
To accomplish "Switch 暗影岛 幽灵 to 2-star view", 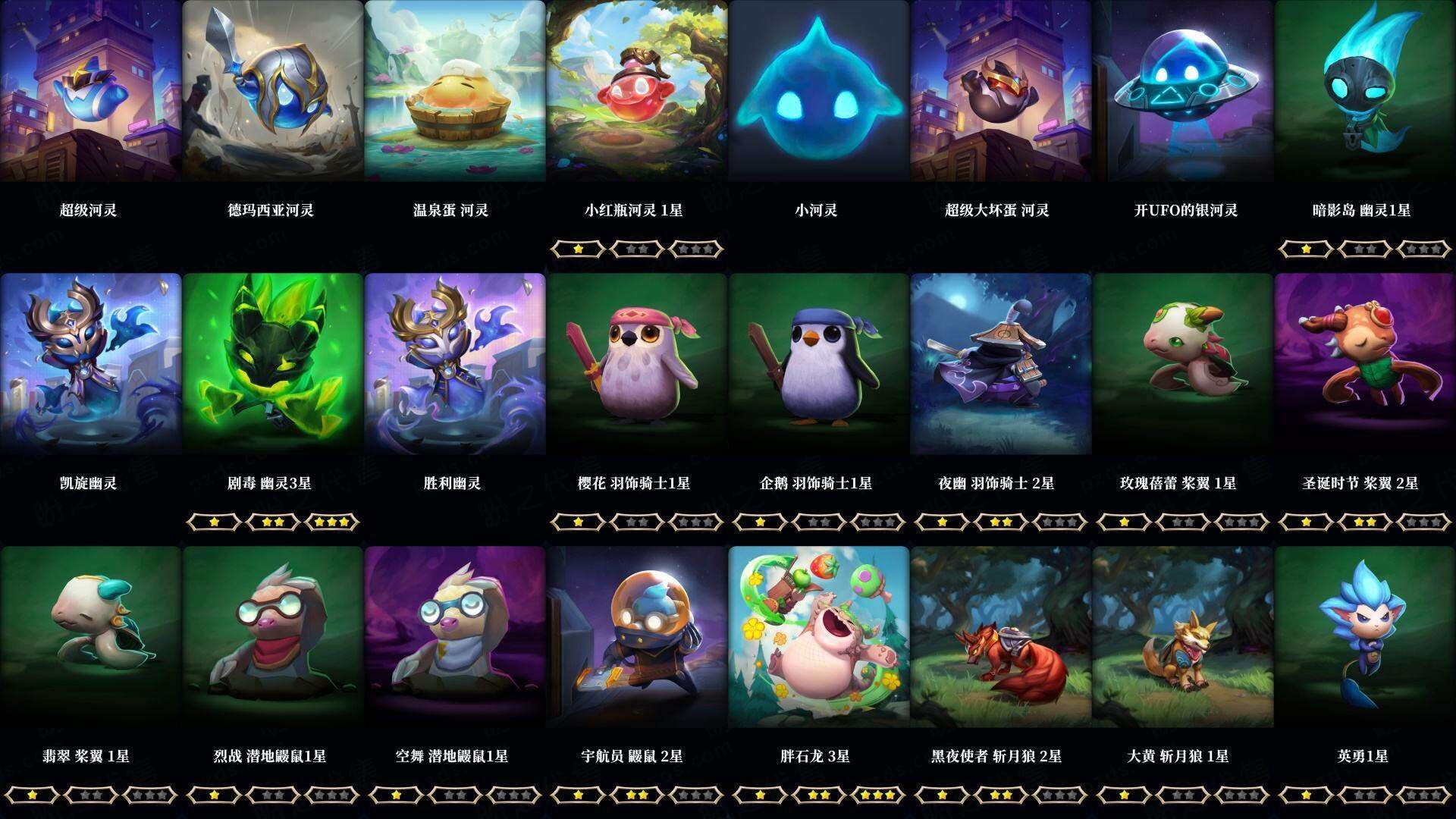I will (1365, 249).
